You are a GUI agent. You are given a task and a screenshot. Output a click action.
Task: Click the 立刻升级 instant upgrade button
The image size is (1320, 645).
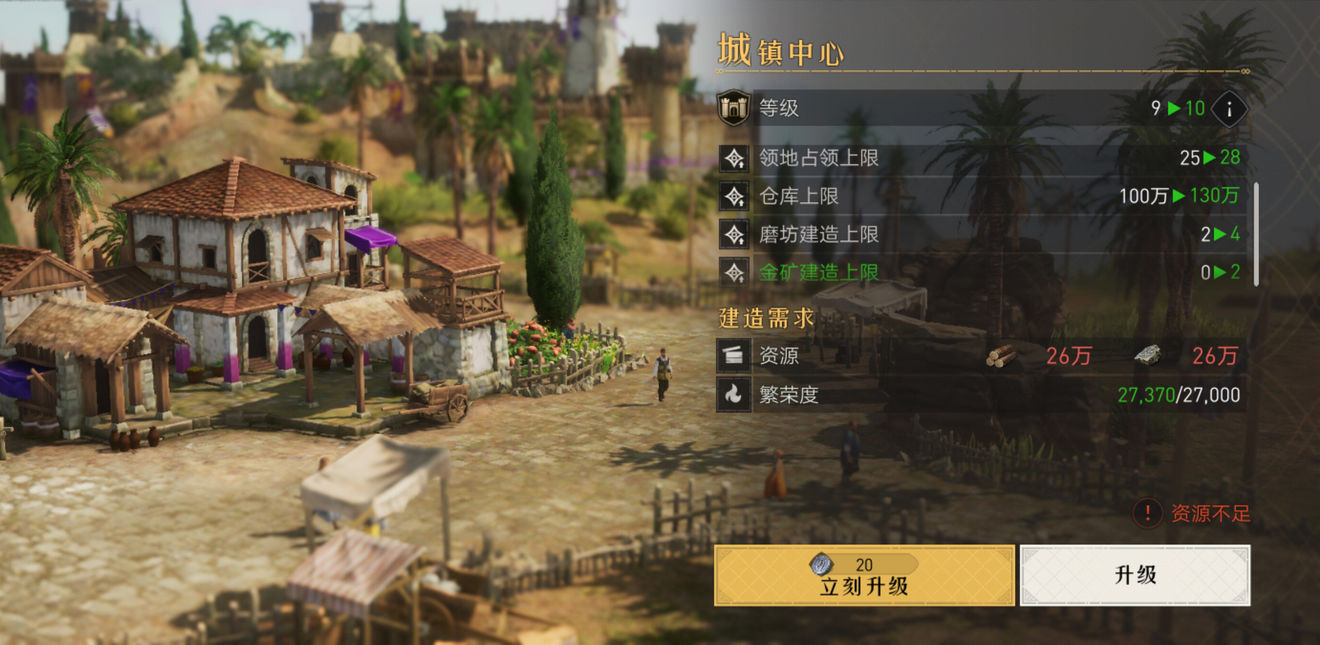point(864,575)
